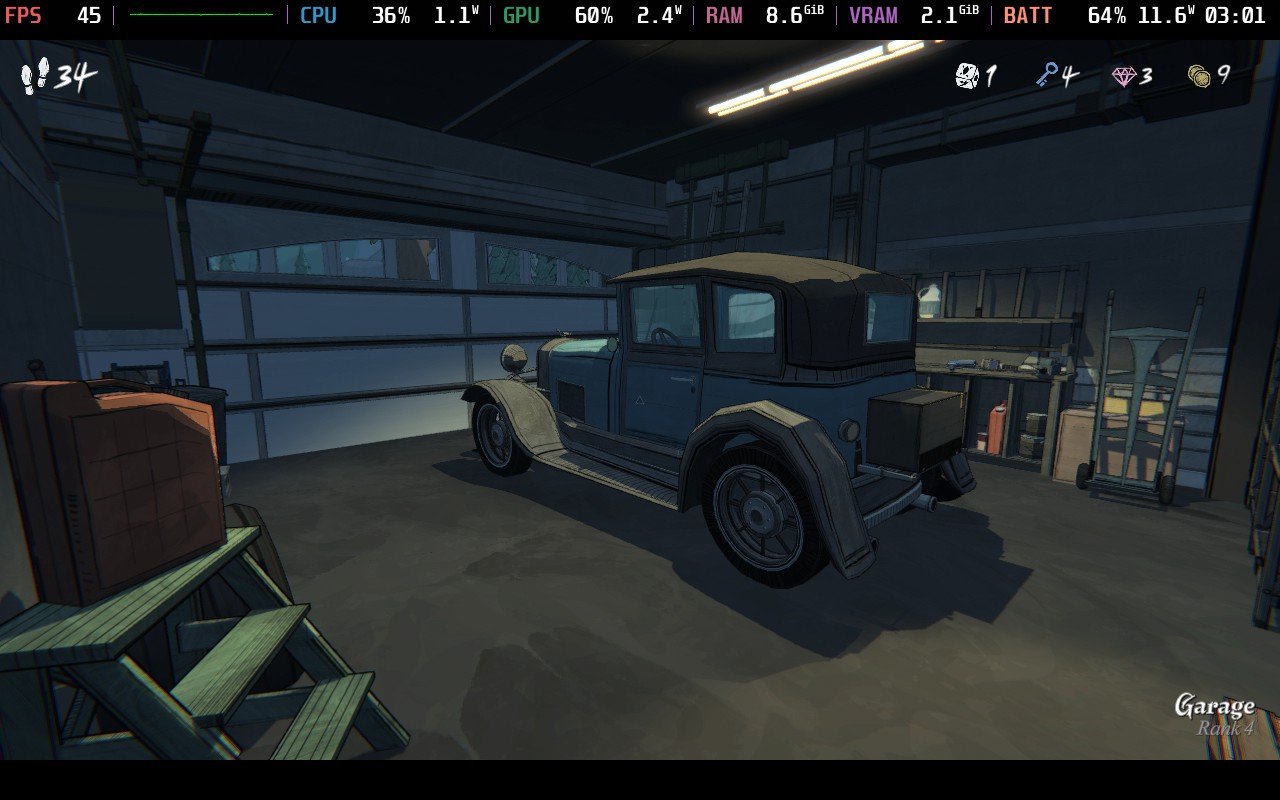Screen dimensions: 1280x800
Task: Select the ivory dice icon
Action: 967,76
